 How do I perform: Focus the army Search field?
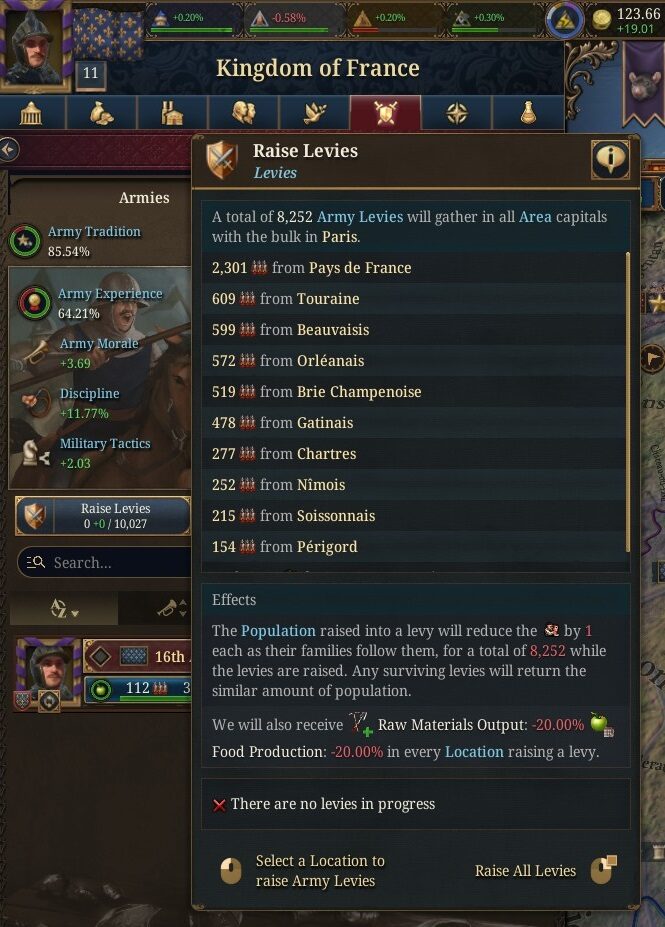coord(110,562)
